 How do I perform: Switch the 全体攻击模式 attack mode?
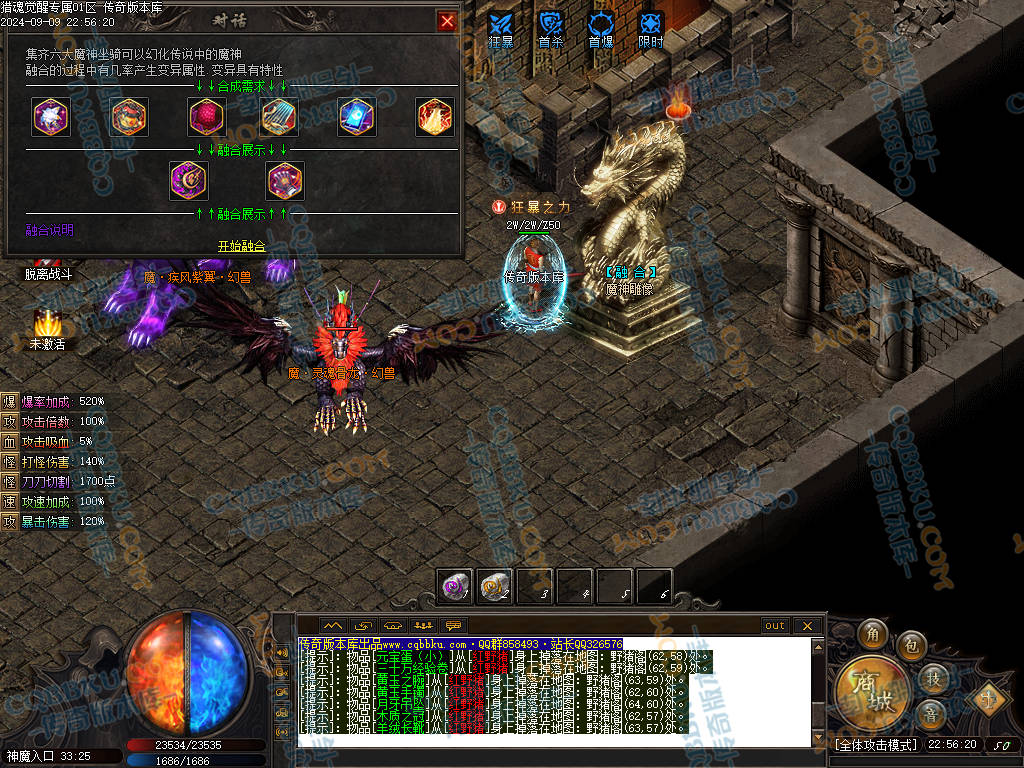tap(874, 745)
